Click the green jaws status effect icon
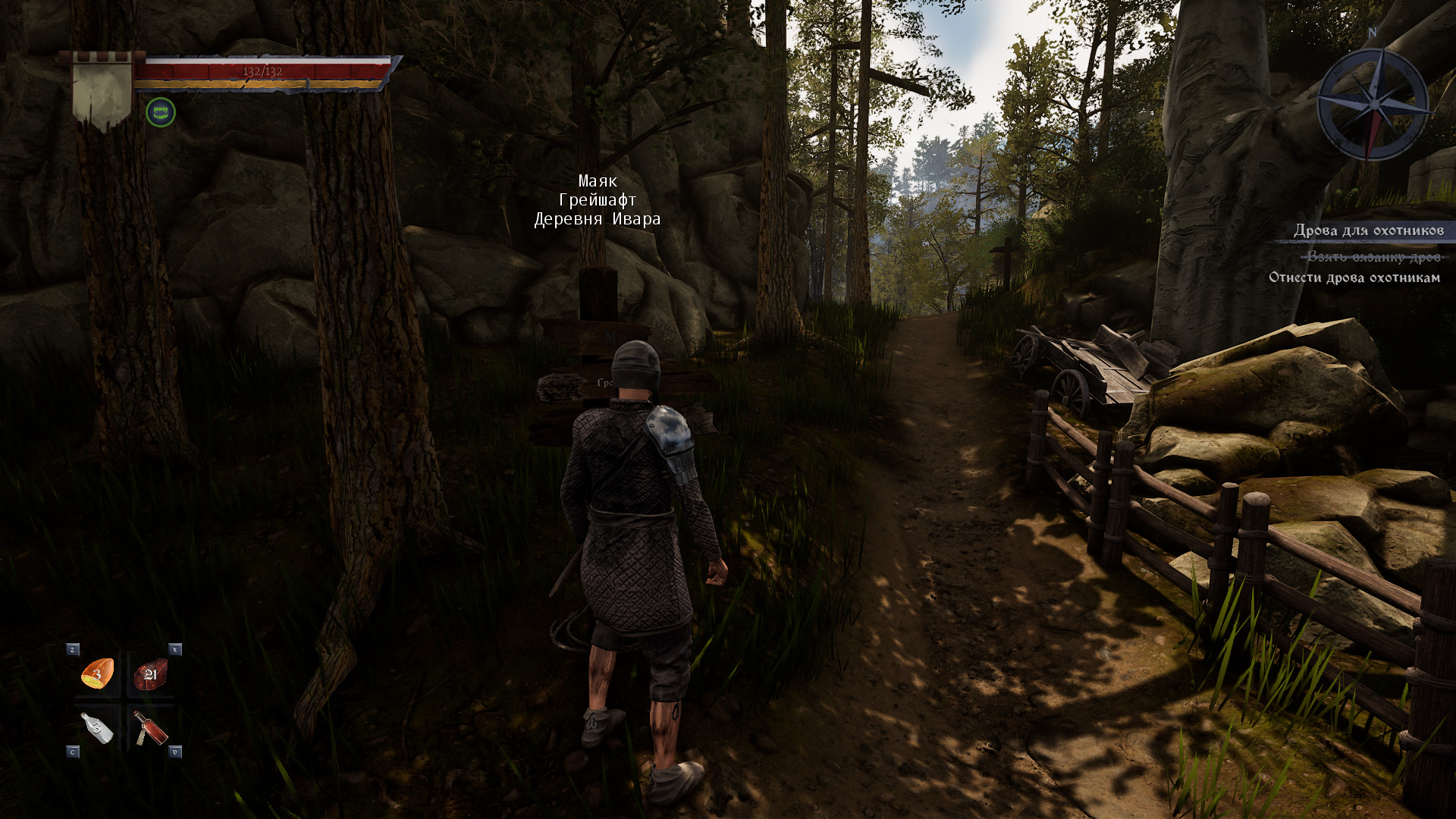Image resolution: width=1456 pixels, height=819 pixels. pos(161,113)
